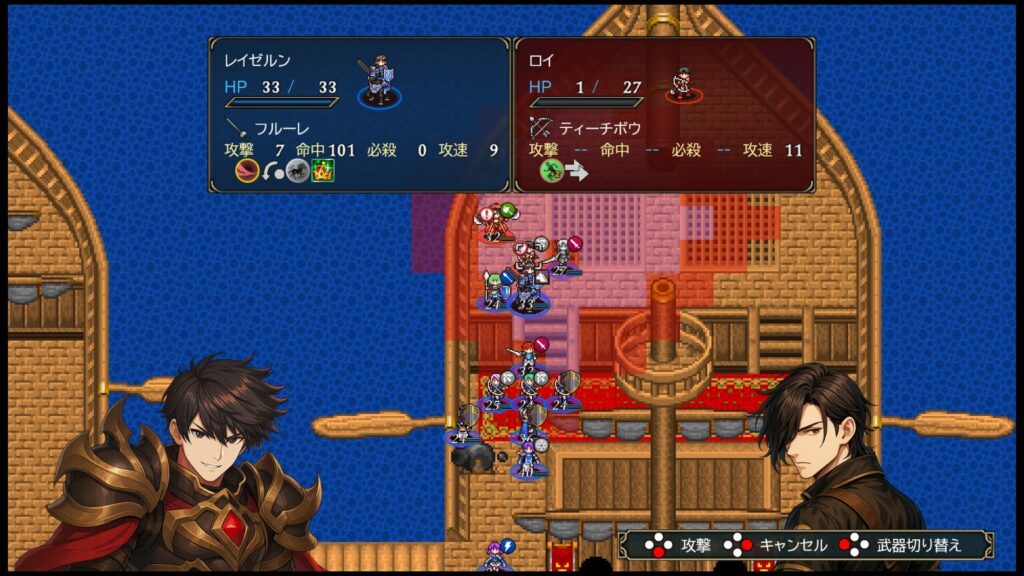
Task: Click ロイ's unit sprite in the red panel
Action: click(x=683, y=84)
